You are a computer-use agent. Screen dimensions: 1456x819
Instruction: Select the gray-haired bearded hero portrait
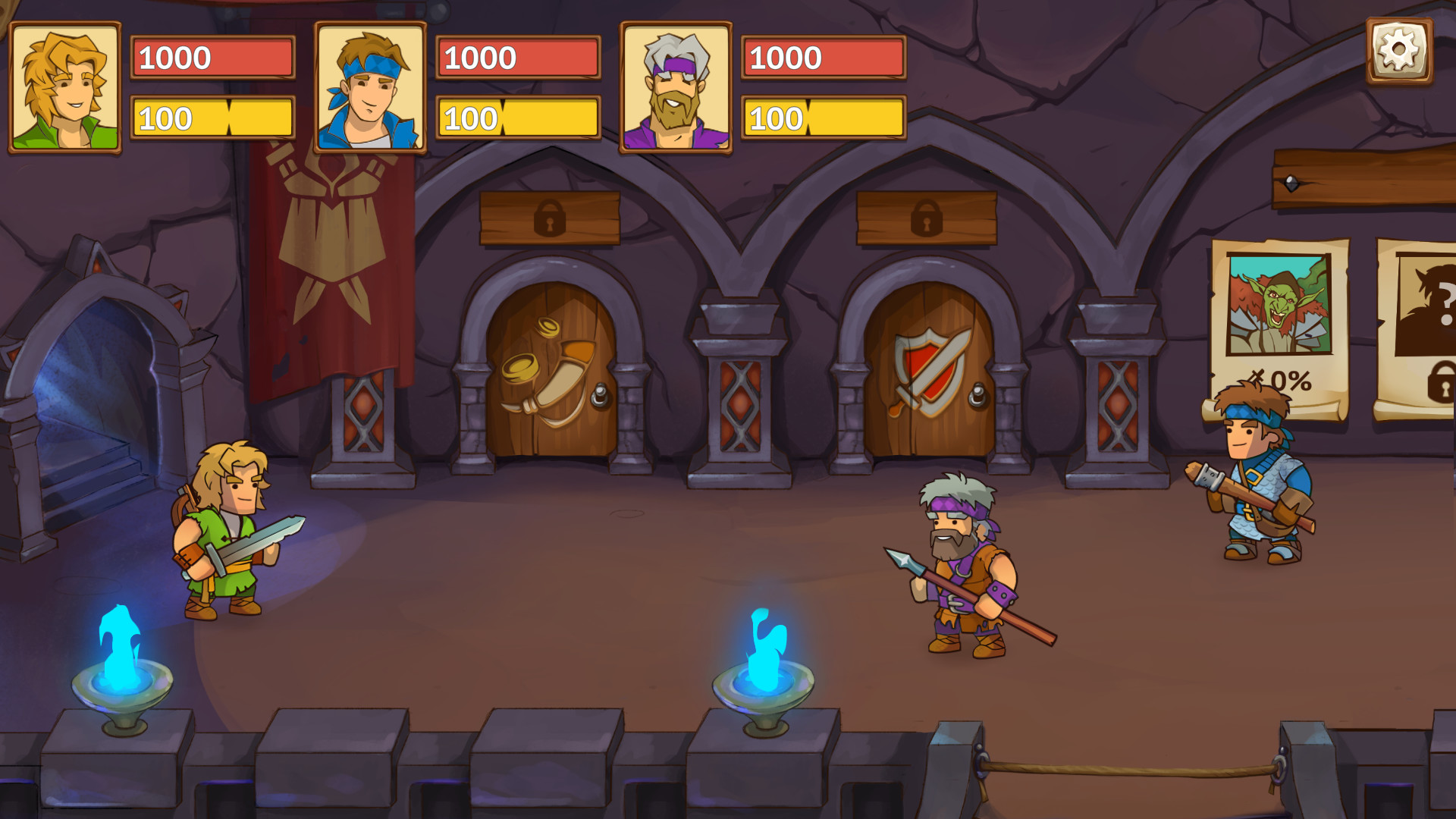coord(676,87)
